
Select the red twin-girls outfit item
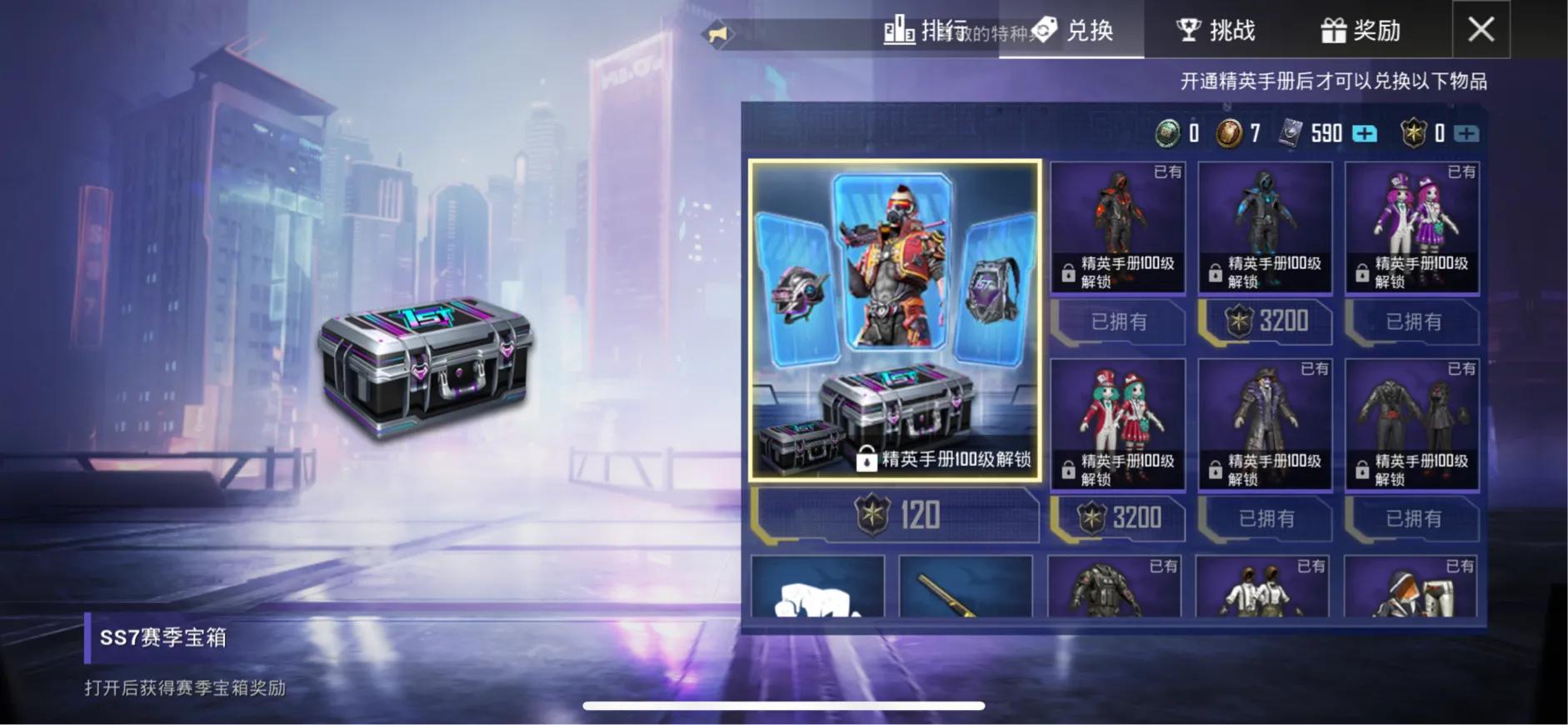1117,421
